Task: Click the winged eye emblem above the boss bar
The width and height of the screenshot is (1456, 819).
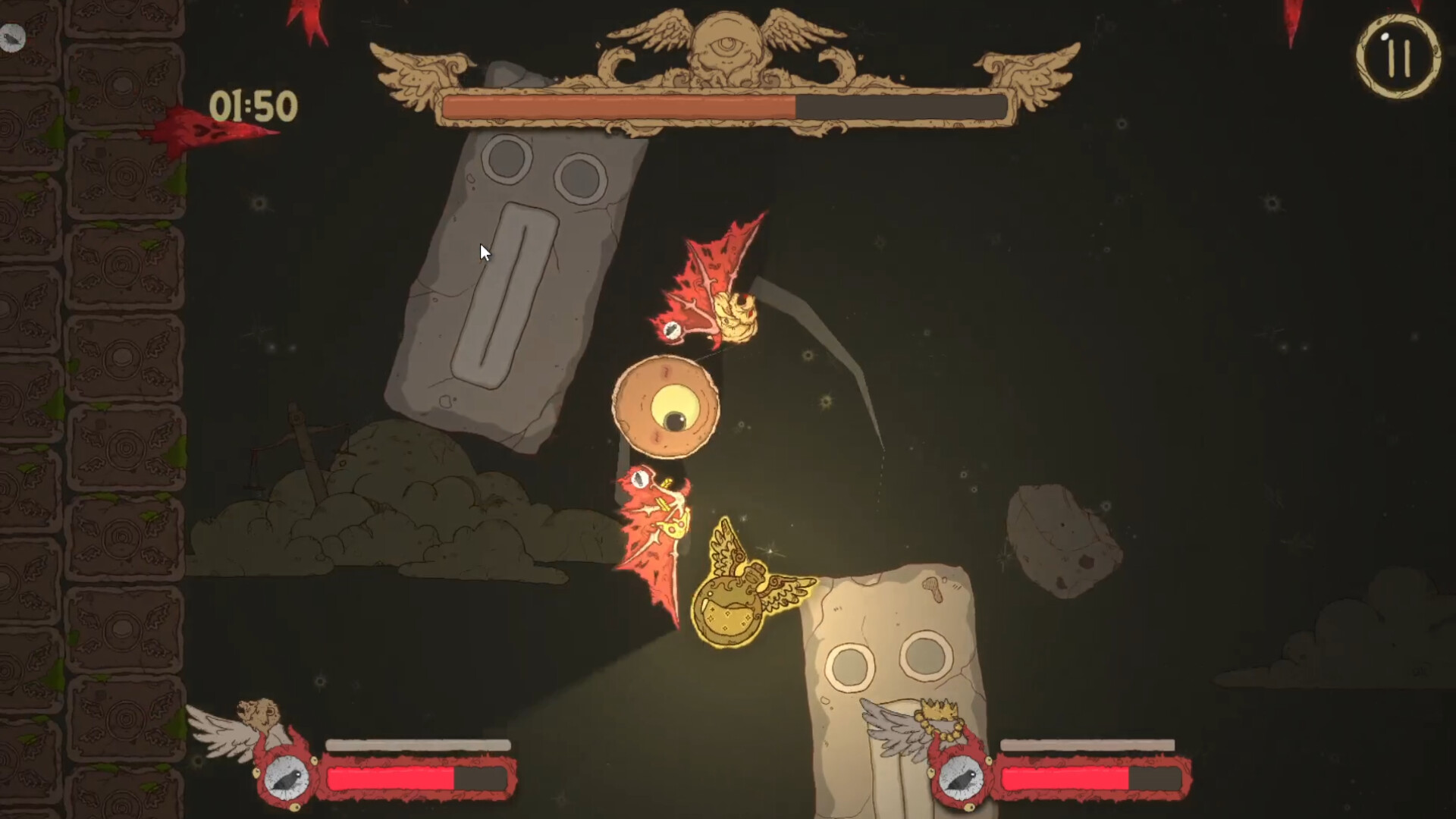Action: tap(726, 42)
